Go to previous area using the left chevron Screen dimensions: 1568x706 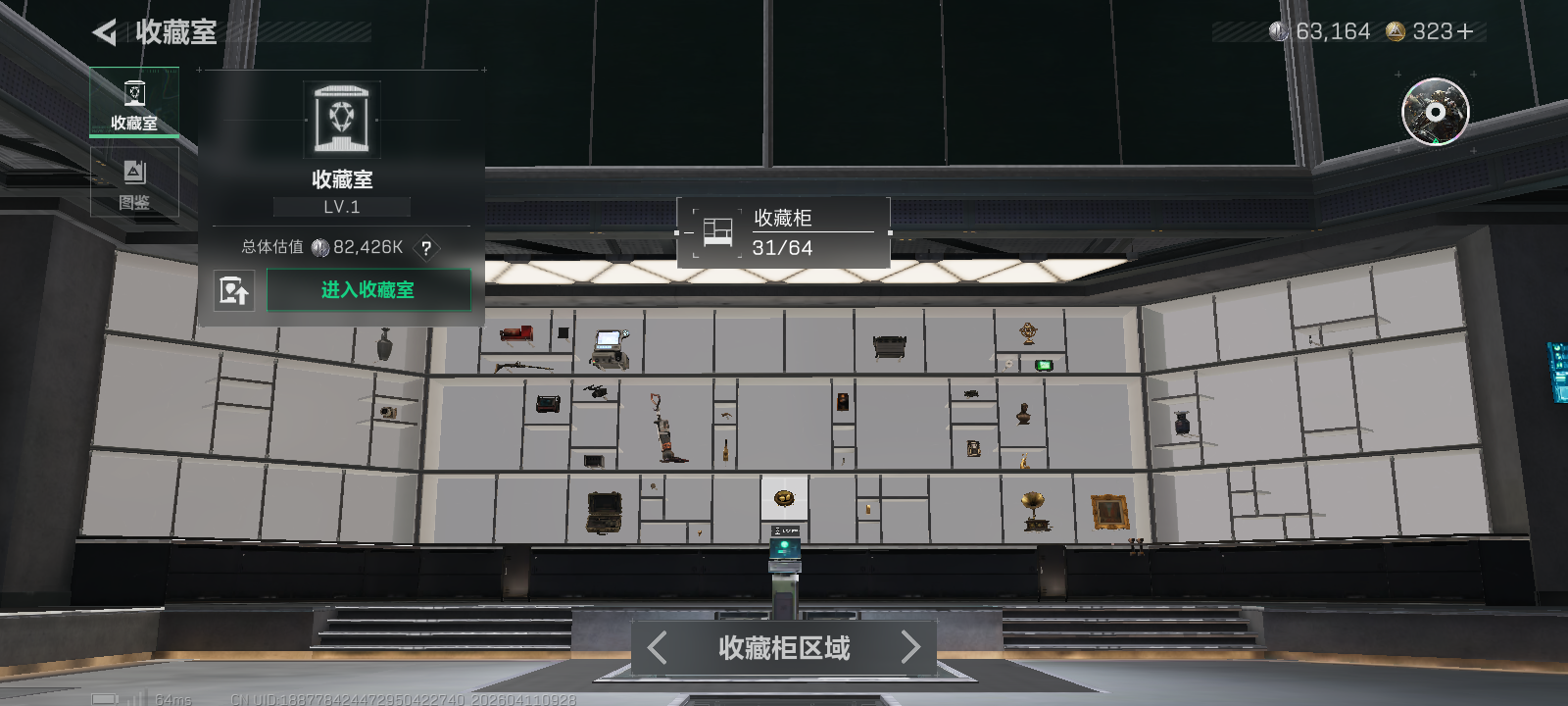point(655,647)
